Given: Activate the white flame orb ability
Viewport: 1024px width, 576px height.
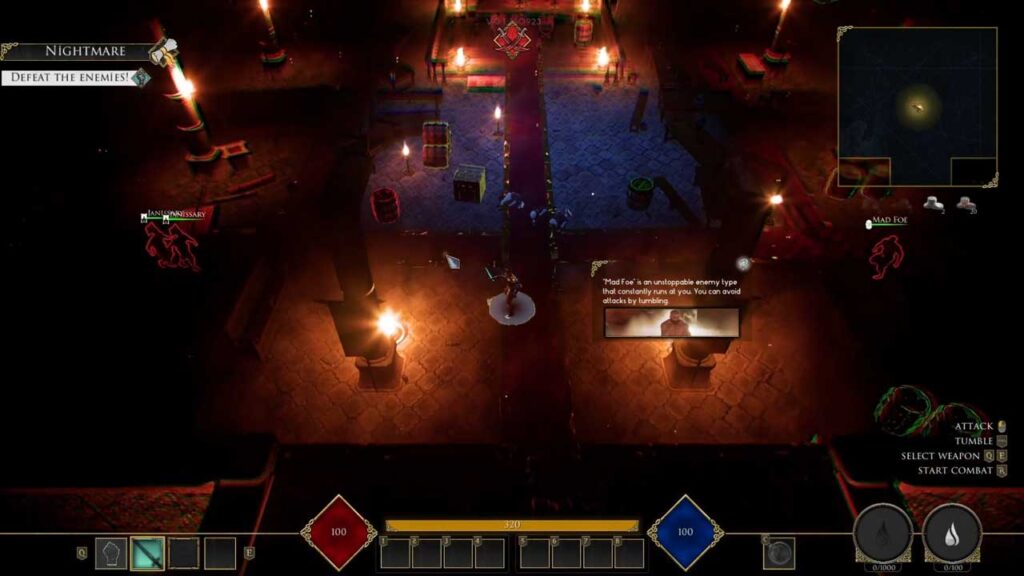Looking at the screenshot, I should tap(951, 534).
